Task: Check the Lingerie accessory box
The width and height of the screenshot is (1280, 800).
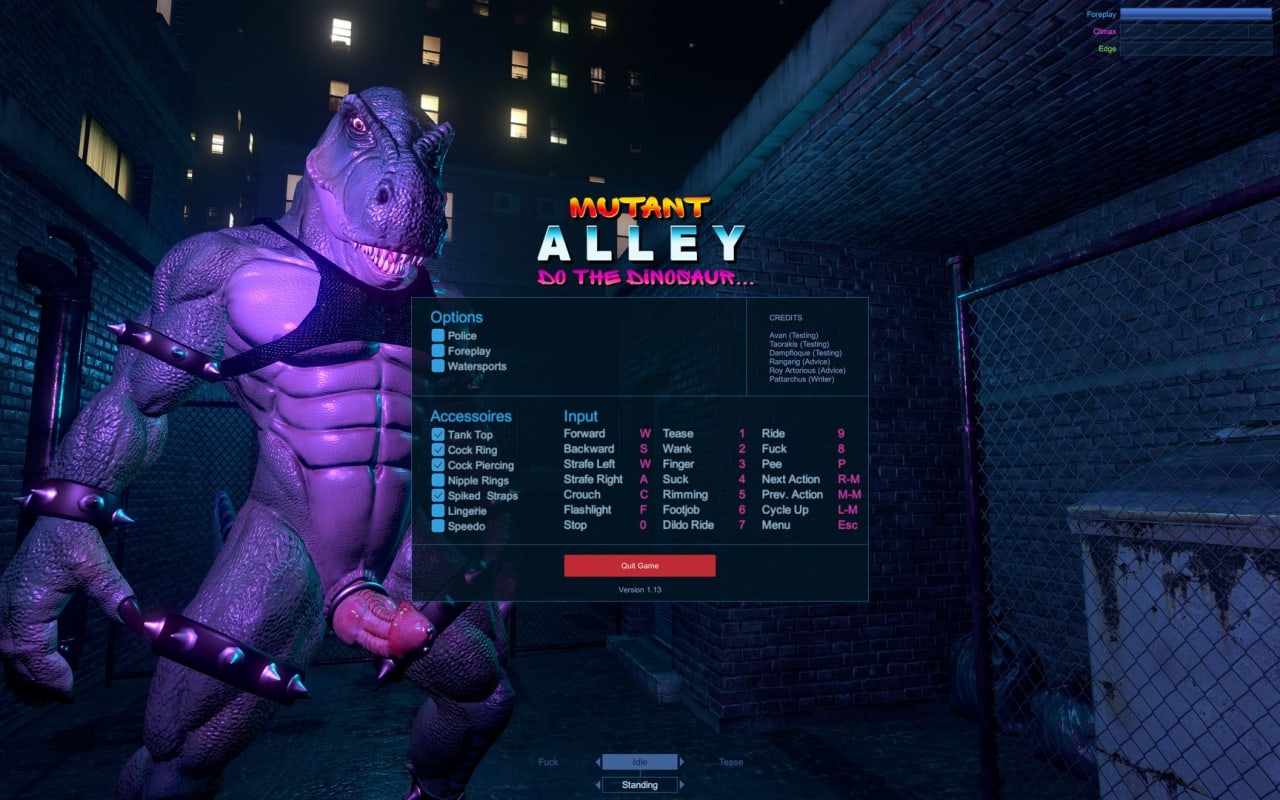Action: (438, 511)
